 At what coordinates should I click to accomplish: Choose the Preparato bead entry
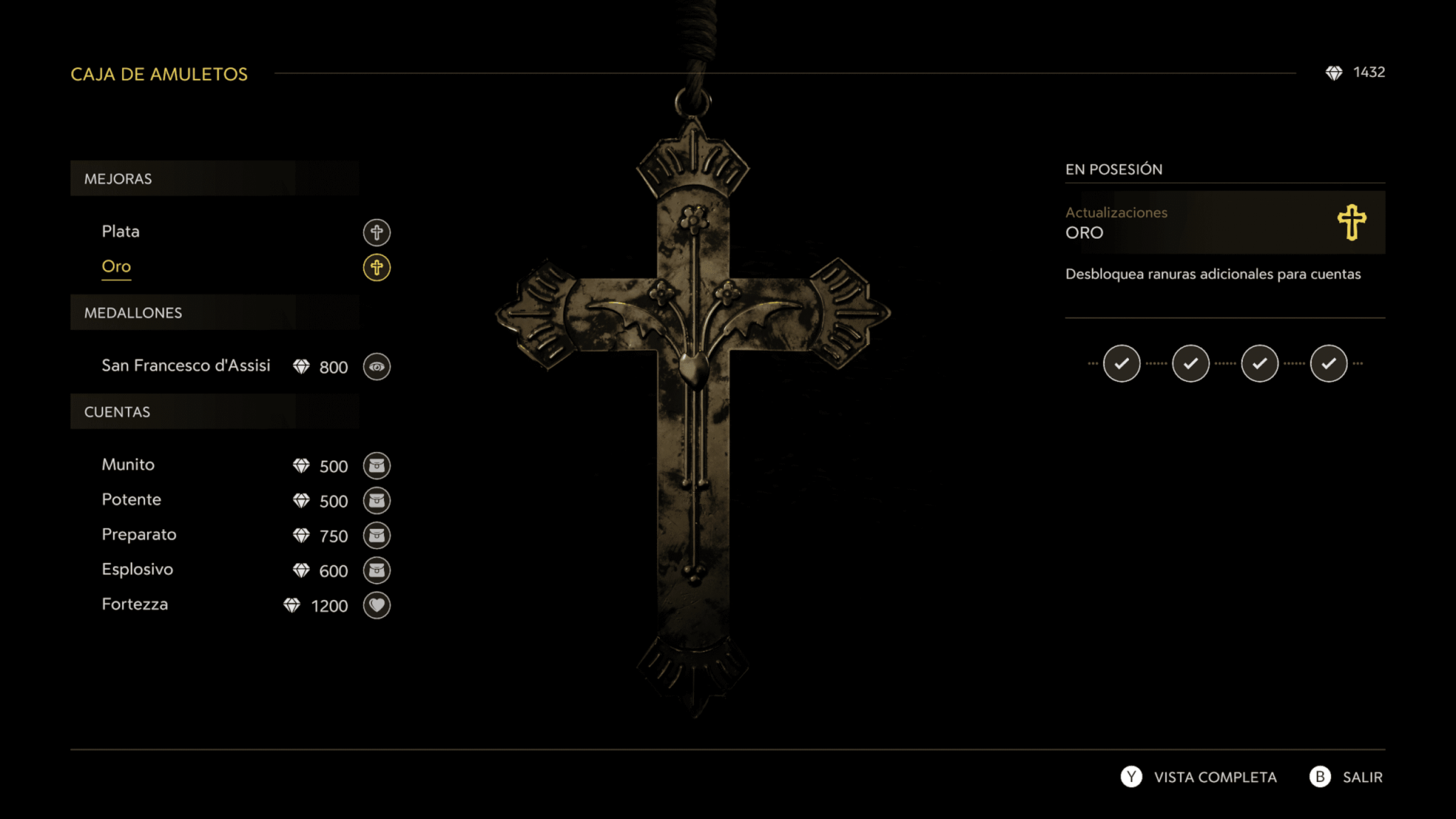[139, 535]
